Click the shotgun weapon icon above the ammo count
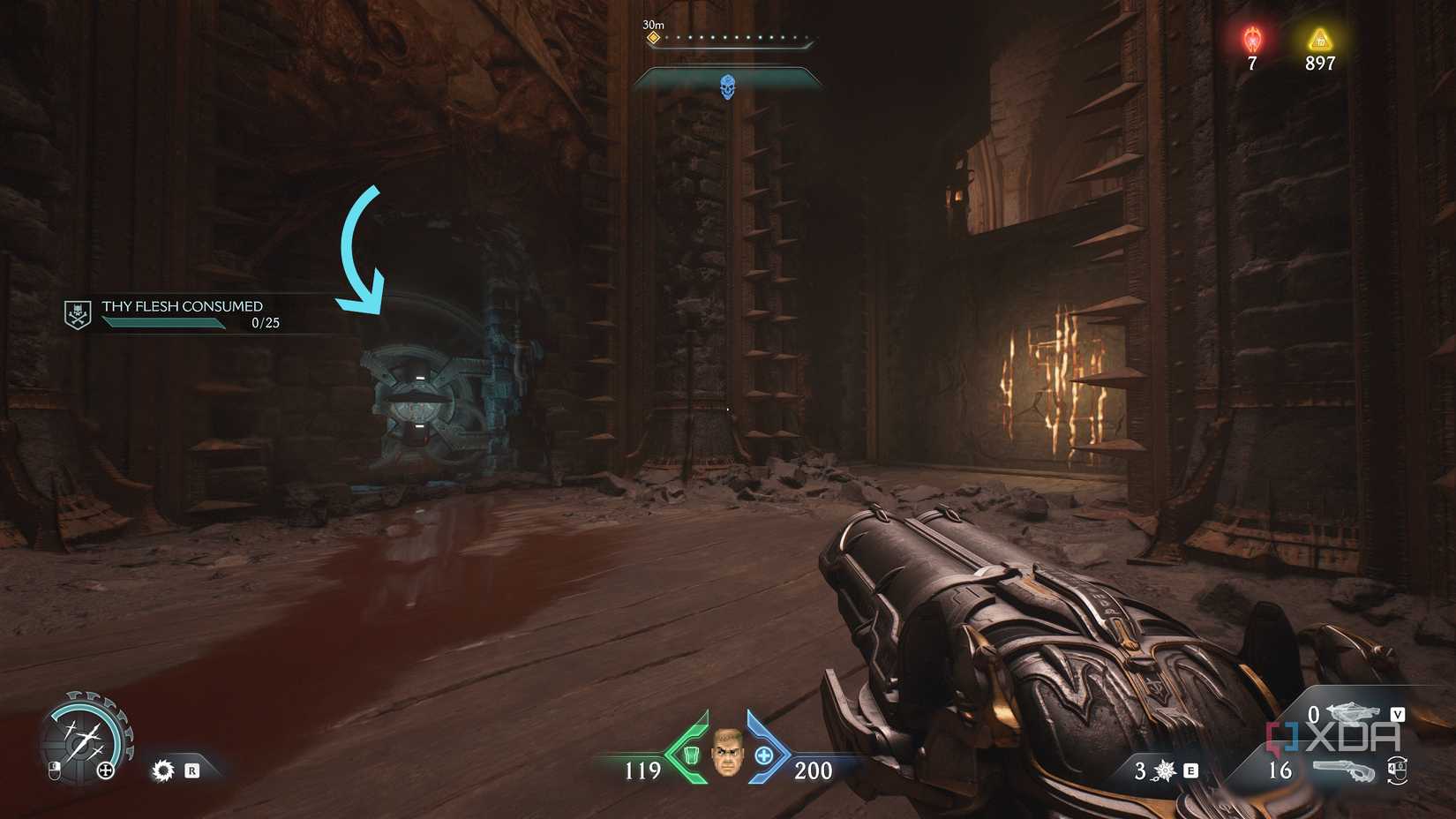Screen dimensions: 1456x819 pyautogui.click(x=1344, y=770)
